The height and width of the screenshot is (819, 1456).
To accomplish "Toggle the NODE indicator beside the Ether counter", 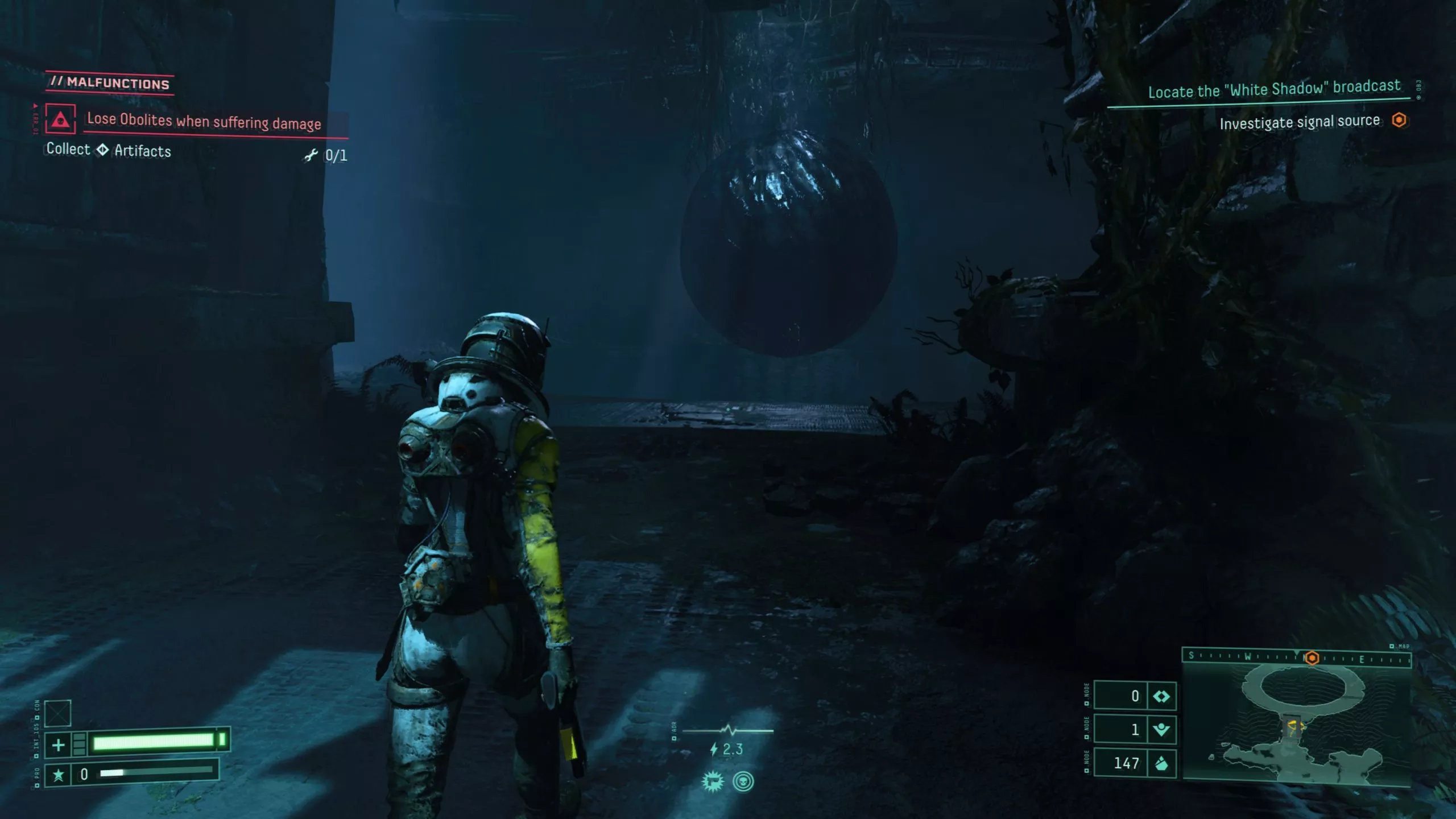I will [x=1087, y=704].
